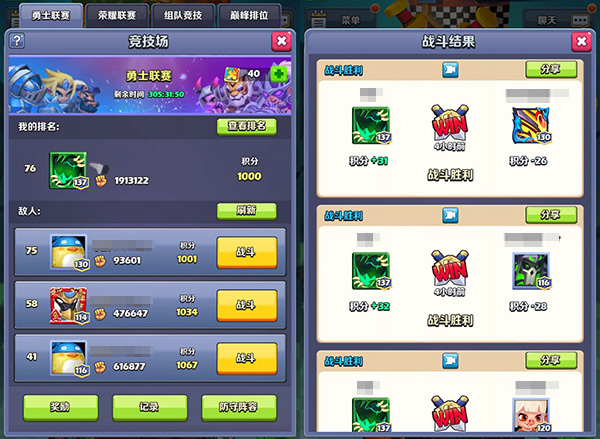Add arena tickets with green plus
The image size is (600, 439).
coord(277,75)
